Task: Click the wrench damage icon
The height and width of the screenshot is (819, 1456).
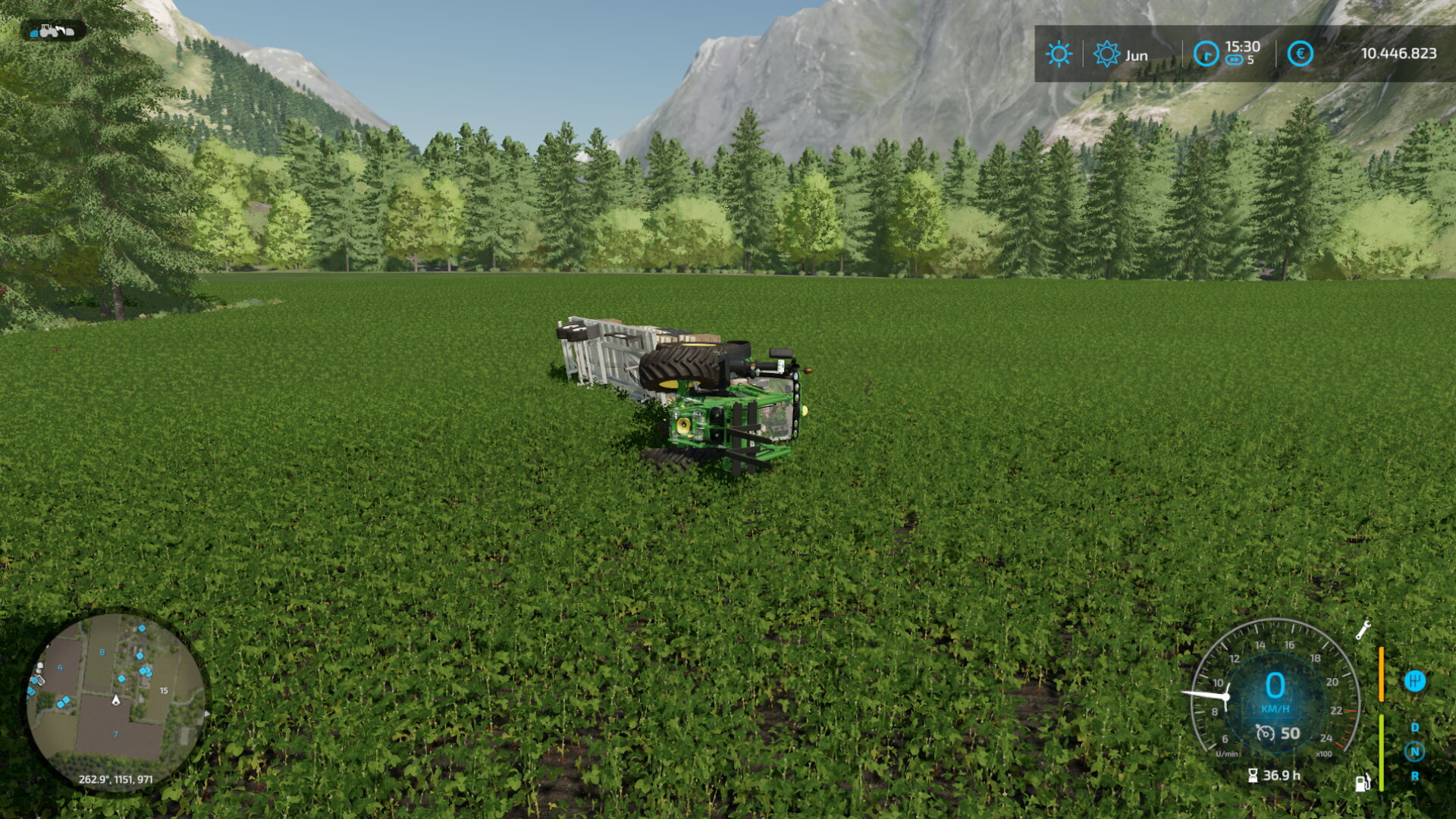Action: 1363,630
